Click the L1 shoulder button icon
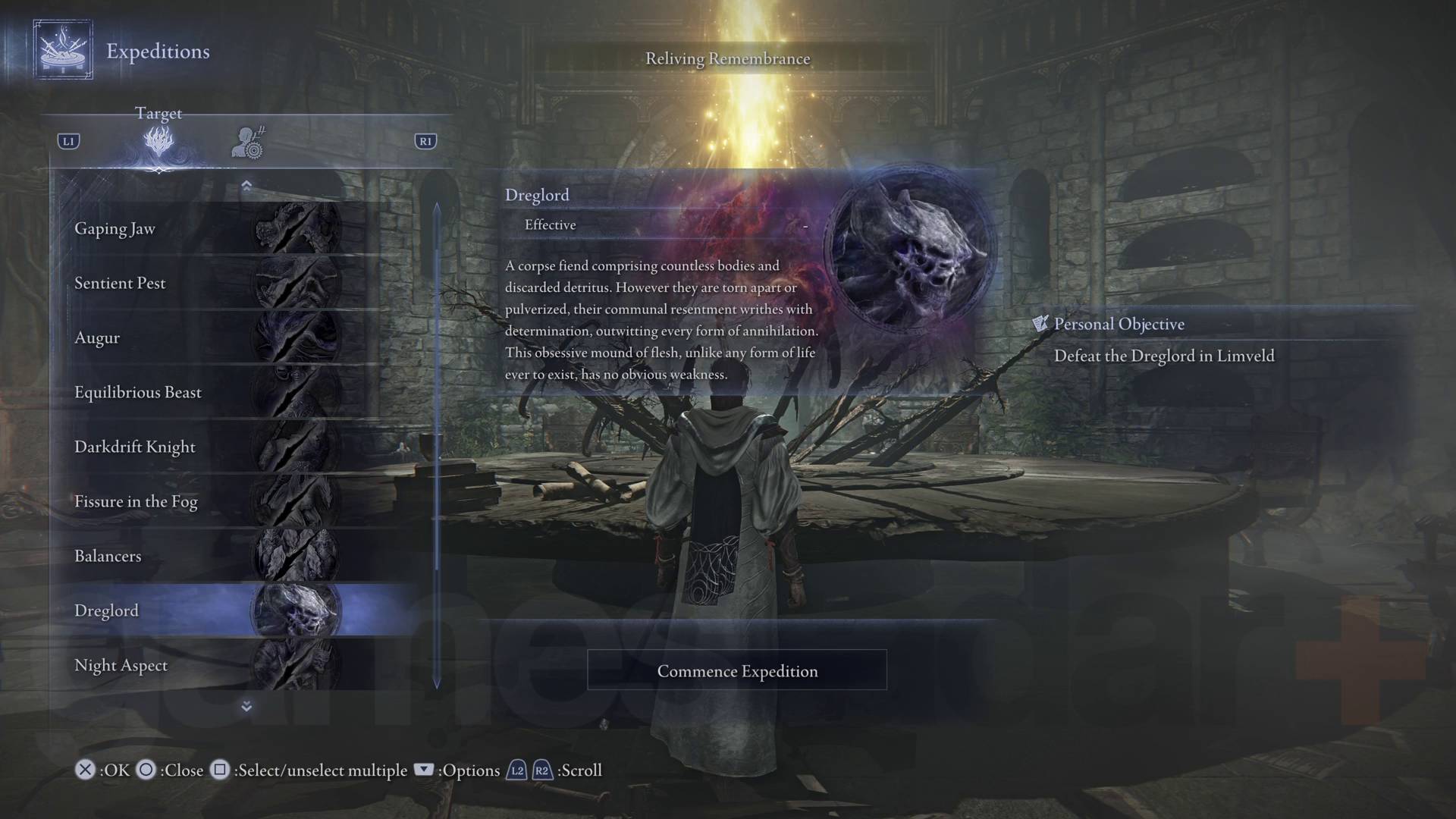Viewport: 1456px width, 819px height. pos(67,140)
